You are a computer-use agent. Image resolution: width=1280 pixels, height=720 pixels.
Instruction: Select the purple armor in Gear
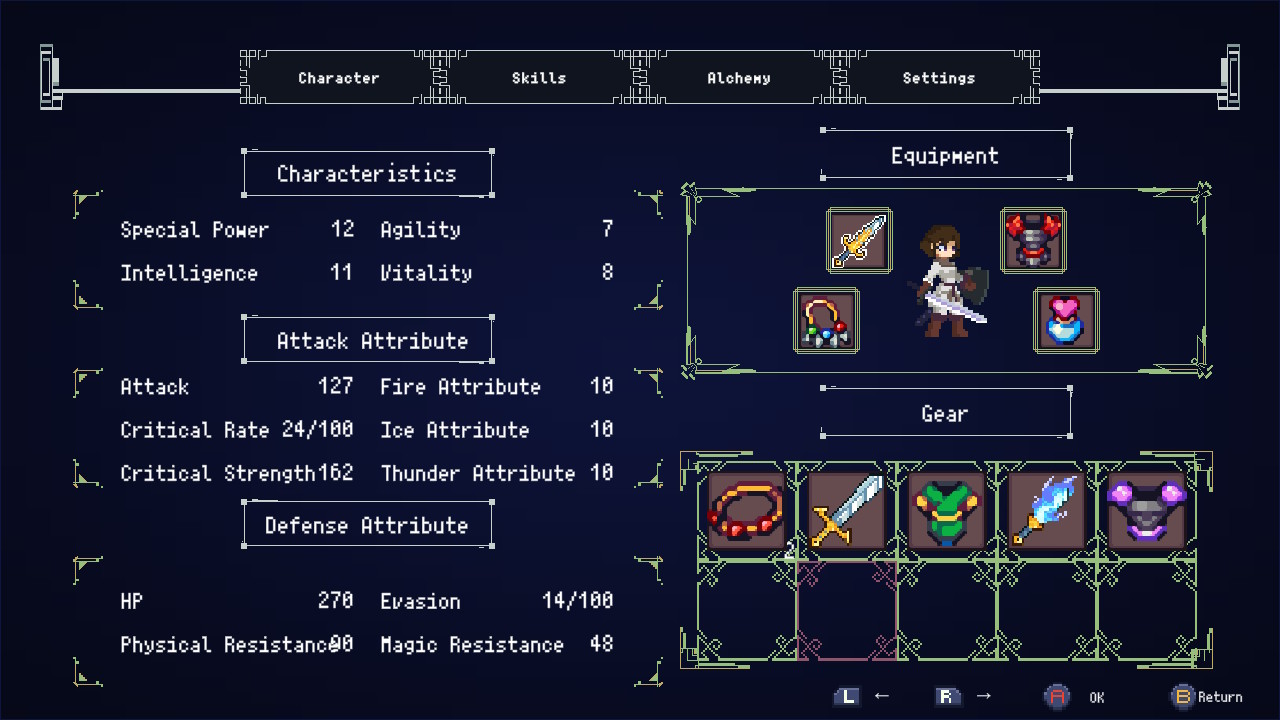coord(1146,510)
